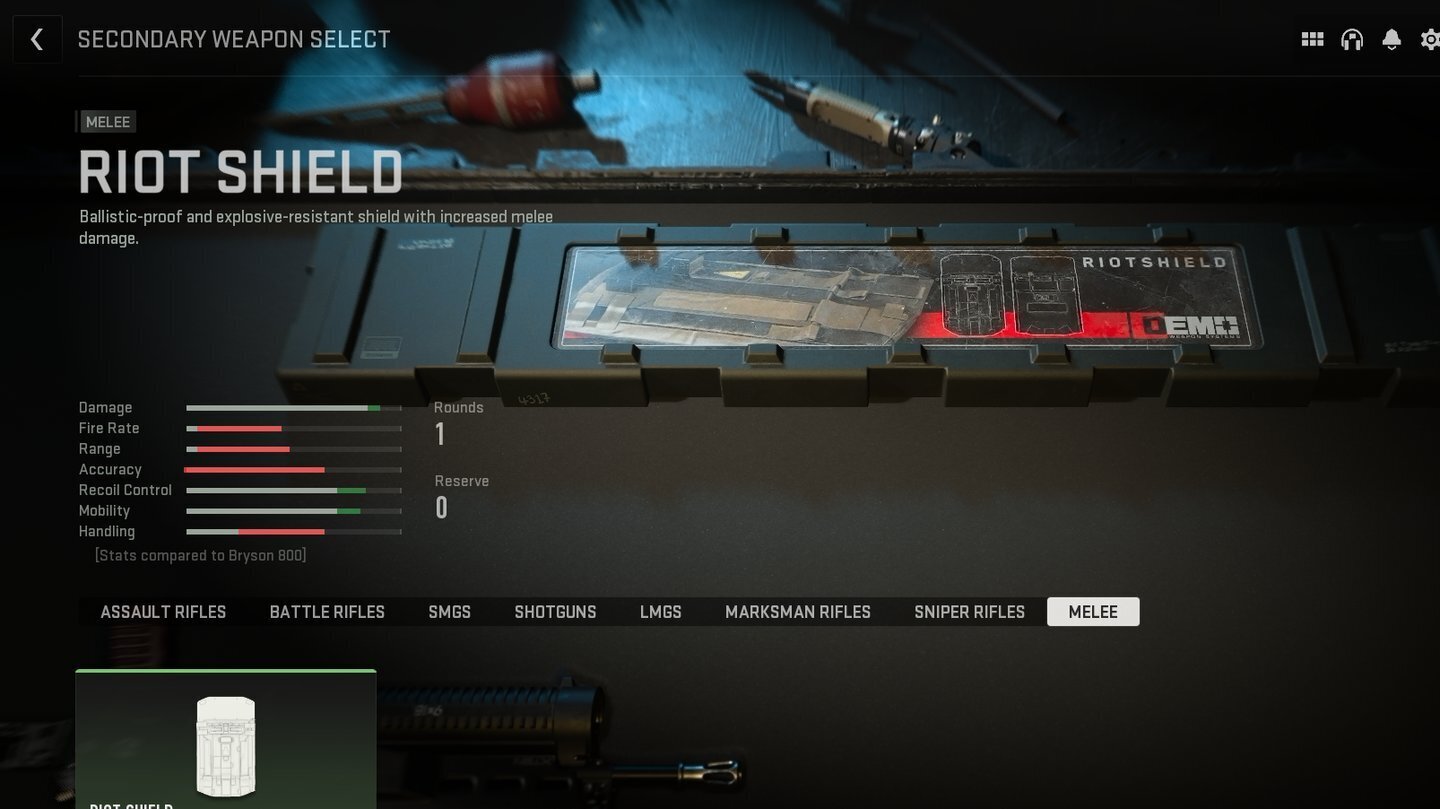Open settings with the gear icon
This screenshot has height=809, width=1440.
point(1430,39)
